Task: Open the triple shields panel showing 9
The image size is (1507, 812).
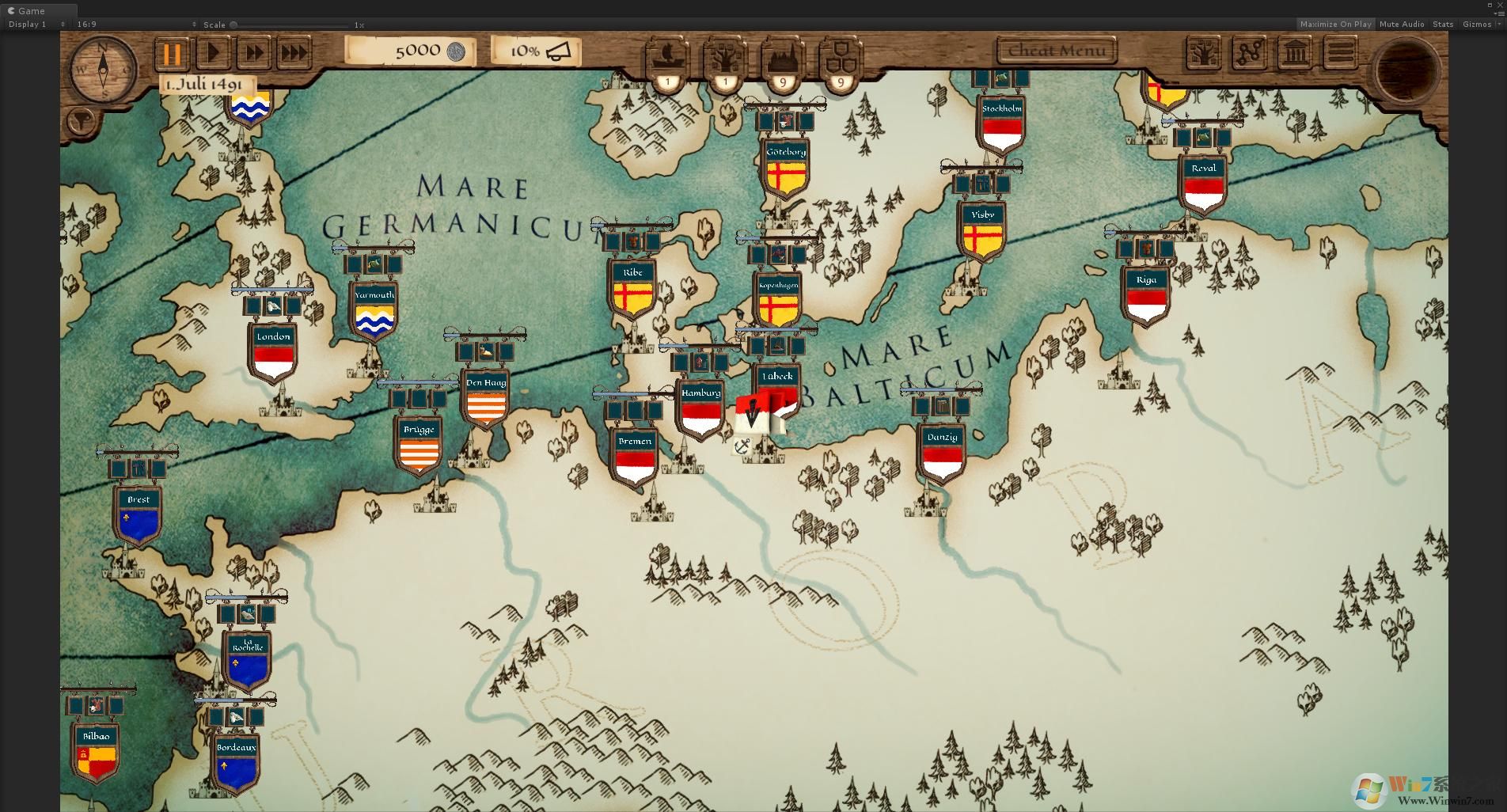Action: coord(840,55)
